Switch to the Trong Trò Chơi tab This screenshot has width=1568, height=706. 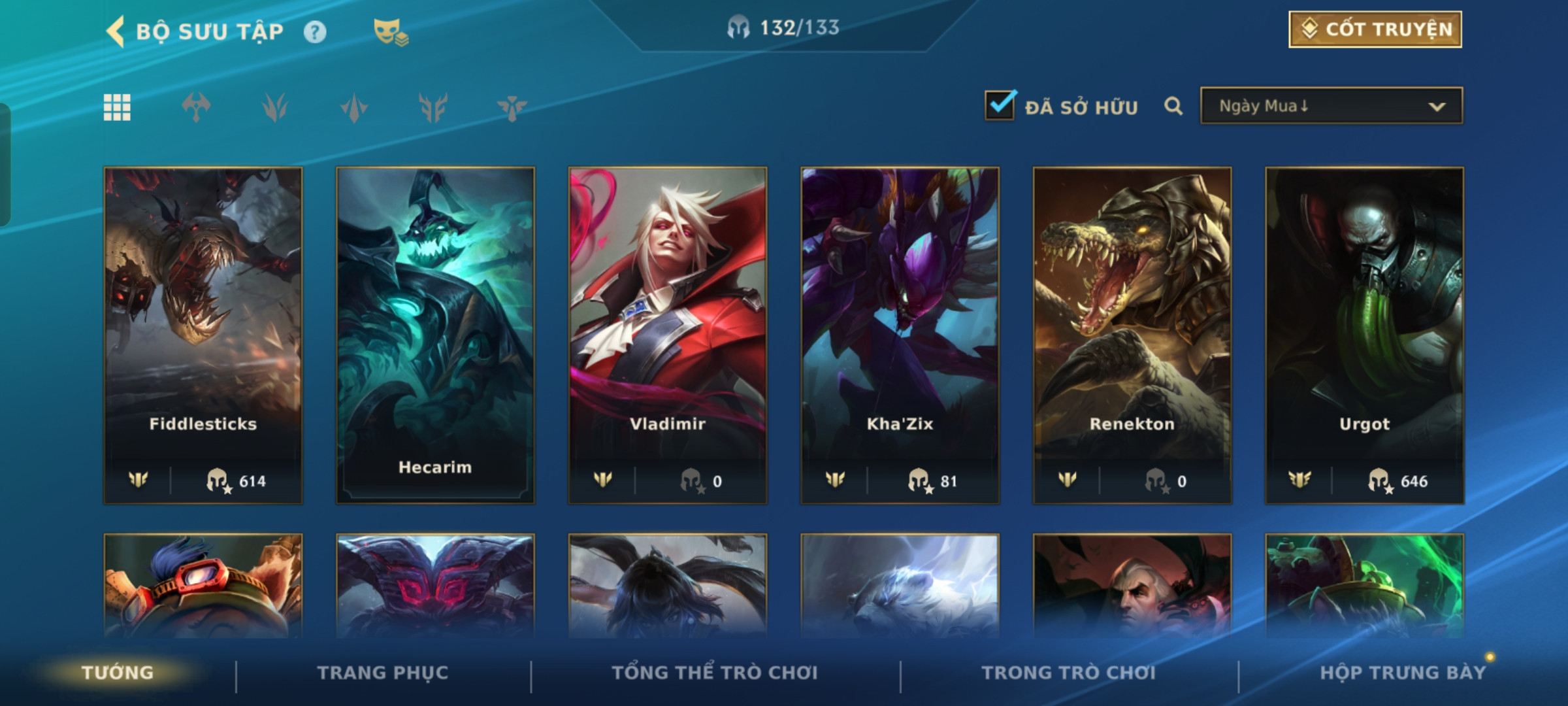pos(1069,673)
